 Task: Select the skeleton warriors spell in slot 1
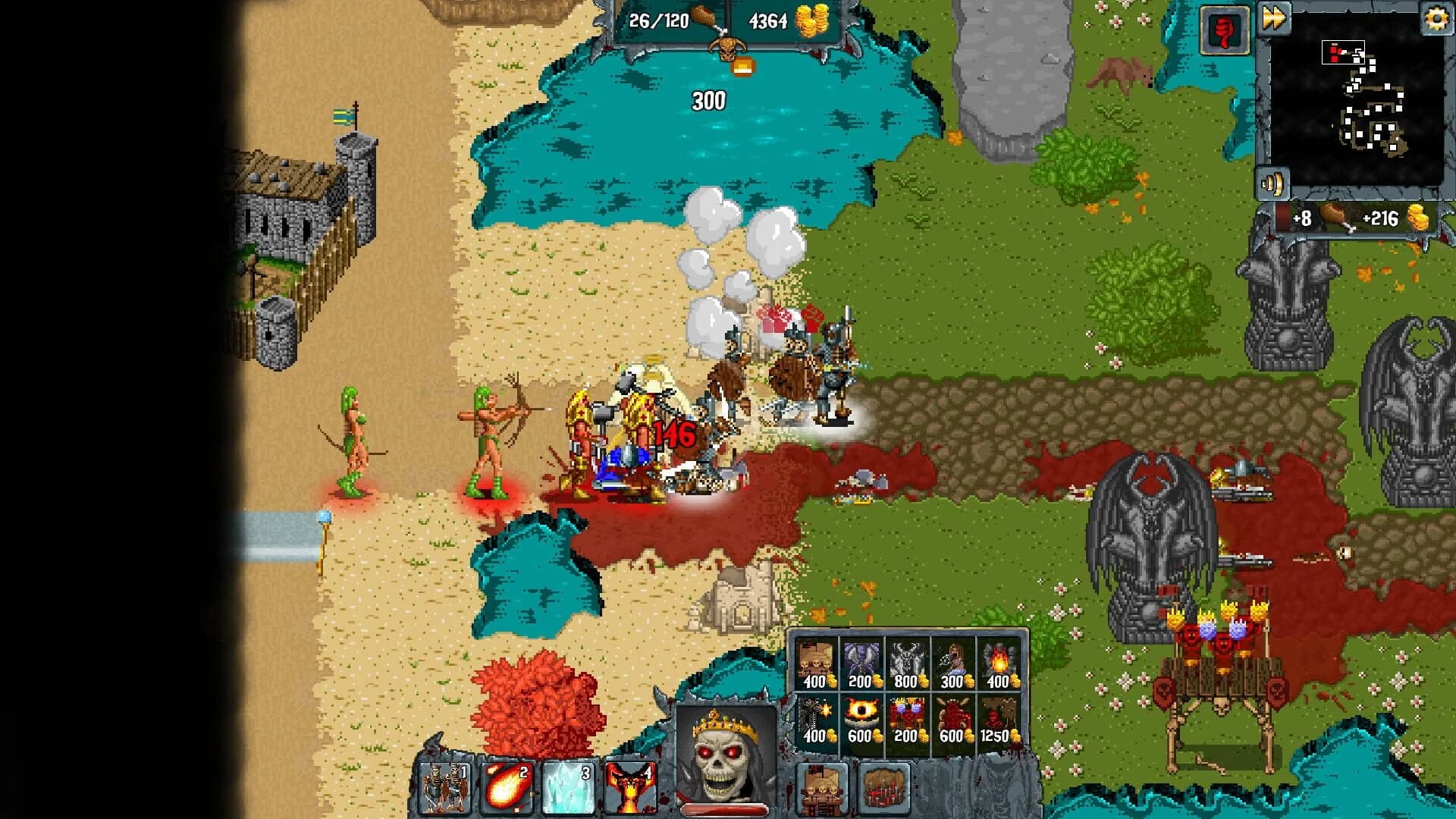click(445, 789)
